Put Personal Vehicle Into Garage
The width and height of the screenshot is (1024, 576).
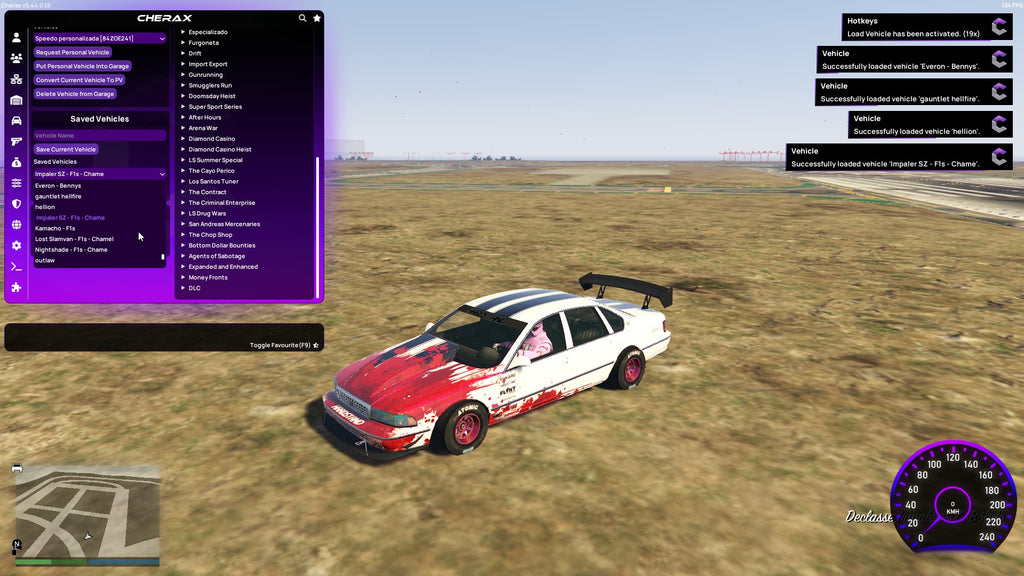[x=82, y=66]
